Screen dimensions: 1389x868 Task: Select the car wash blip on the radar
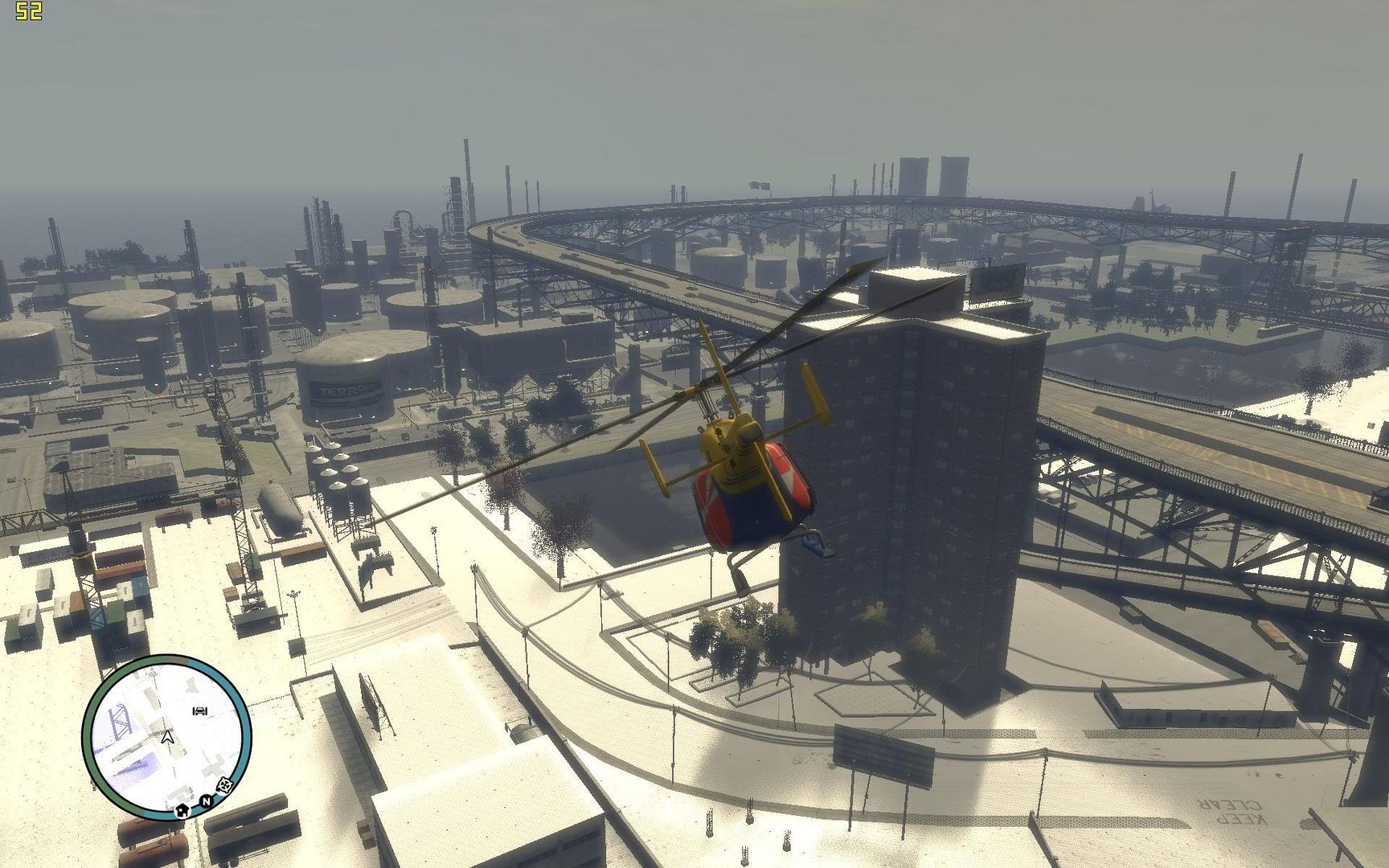tap(200, 710)
